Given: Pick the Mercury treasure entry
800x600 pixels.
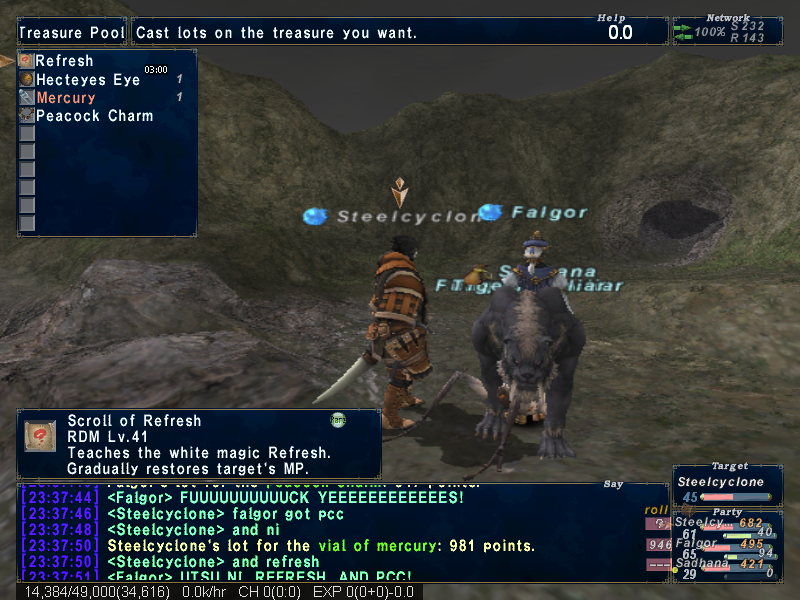Looking at the screenshot, I should coord(66,98).
